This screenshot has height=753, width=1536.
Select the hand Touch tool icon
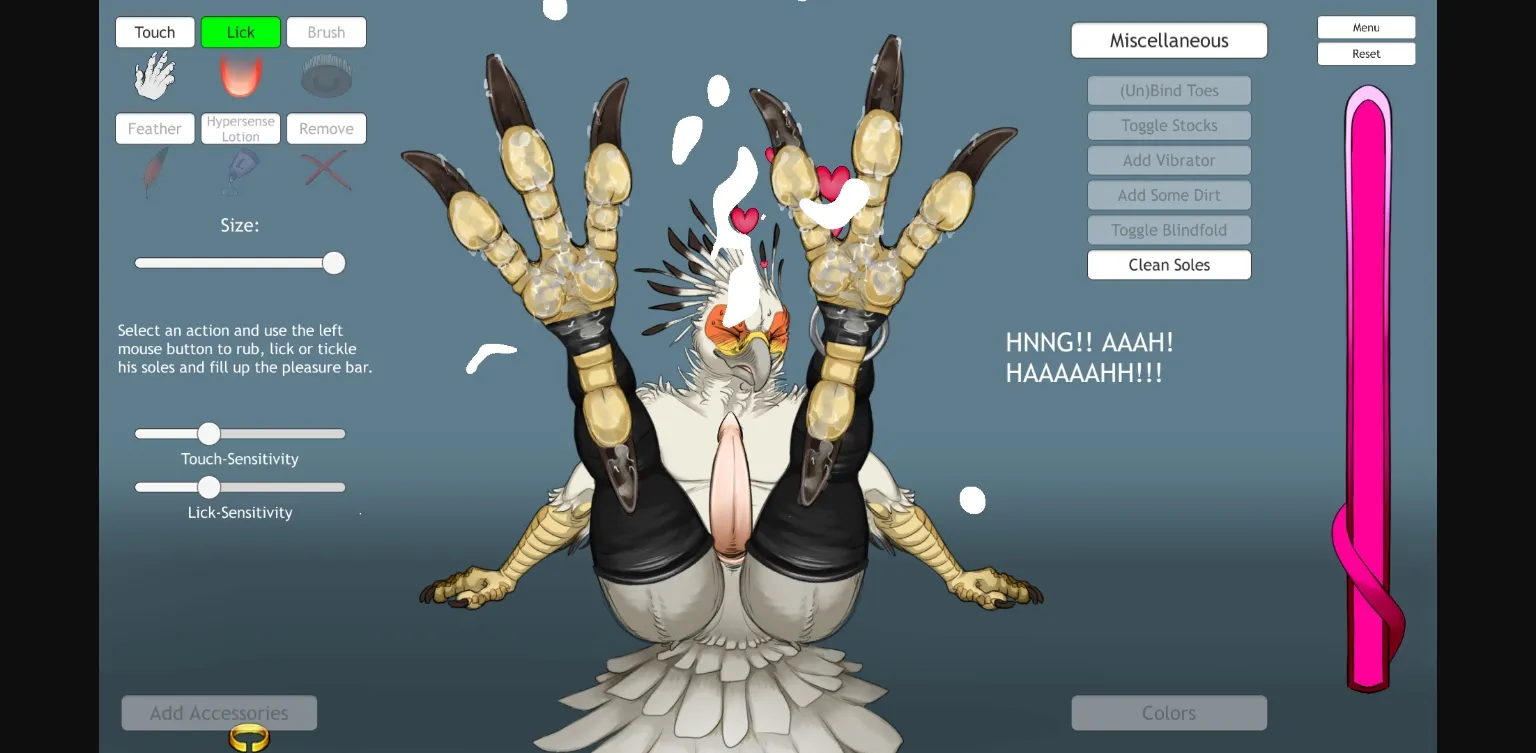154,73
